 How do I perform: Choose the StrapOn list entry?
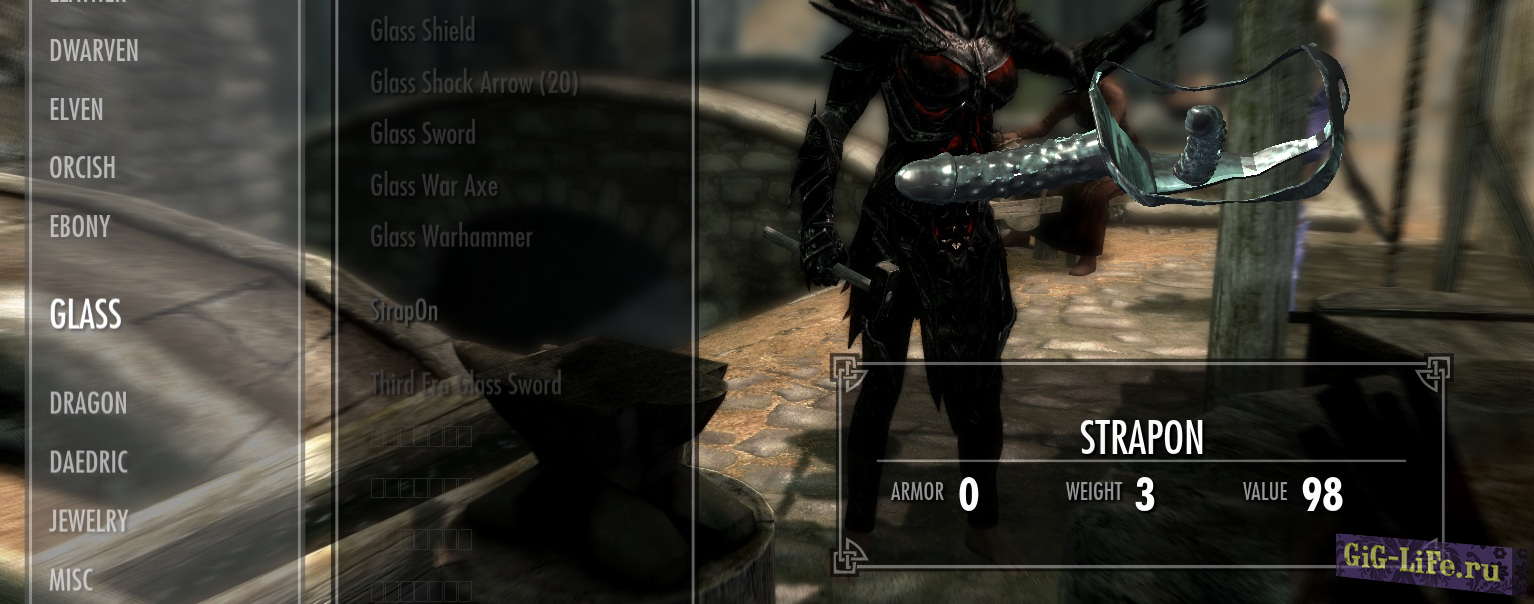coord(404,311)
